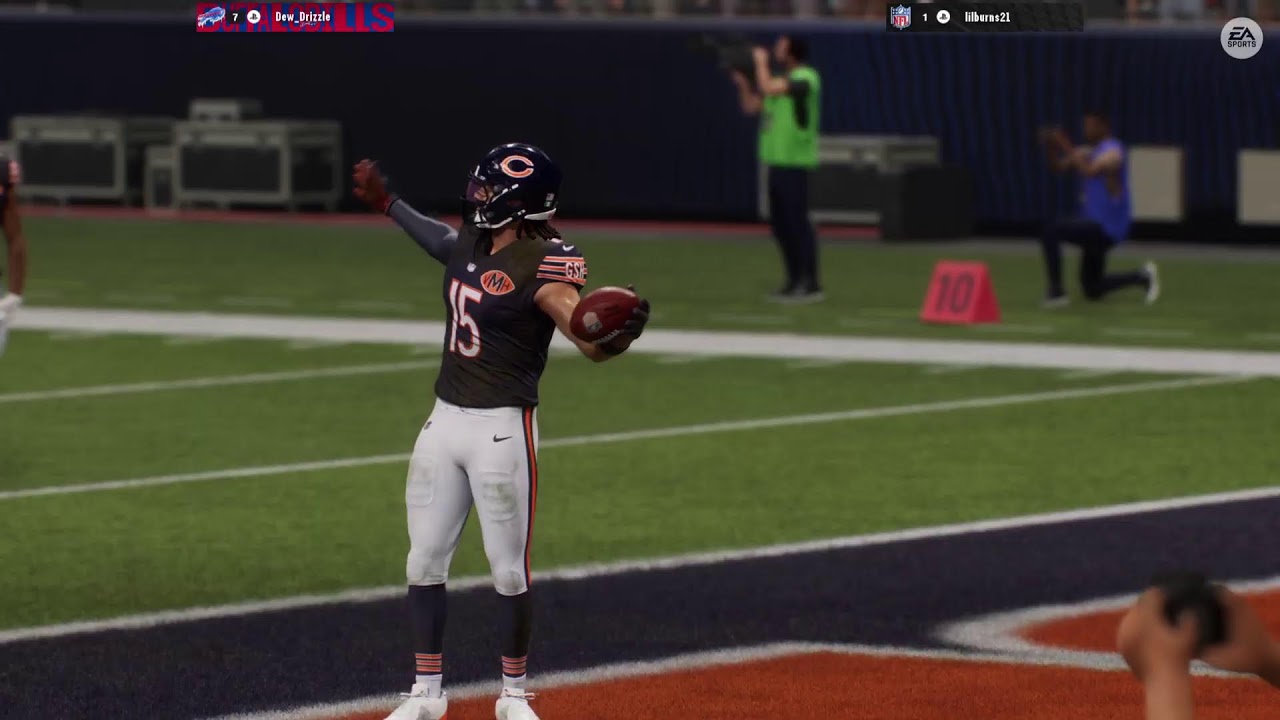Image resolution: width=1280 pixels, height=720 pixels.
Task: Click the EA Sports logo badge
Action: 1241,38
